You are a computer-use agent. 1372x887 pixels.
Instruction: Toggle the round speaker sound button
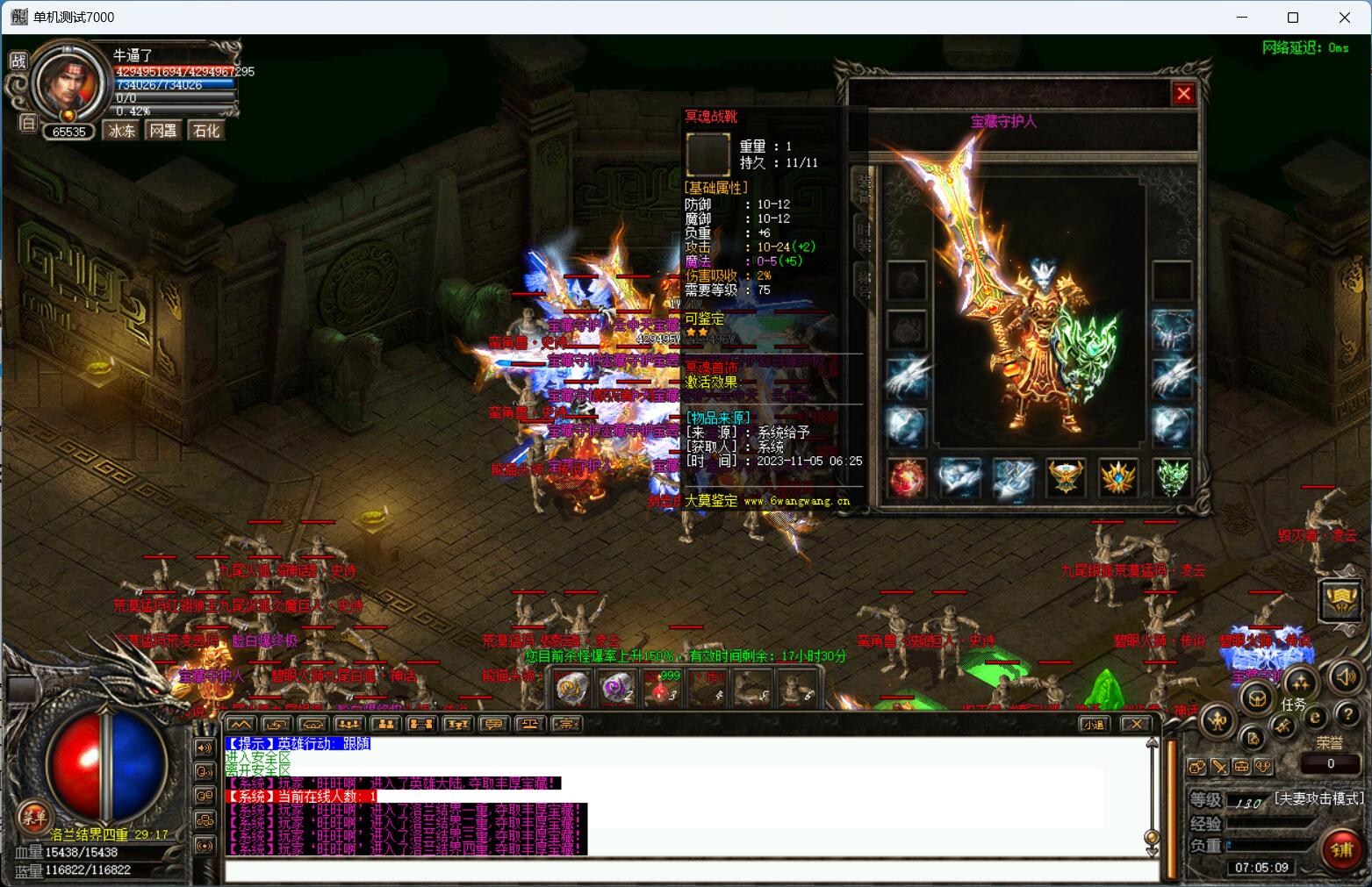[1346, 676]
